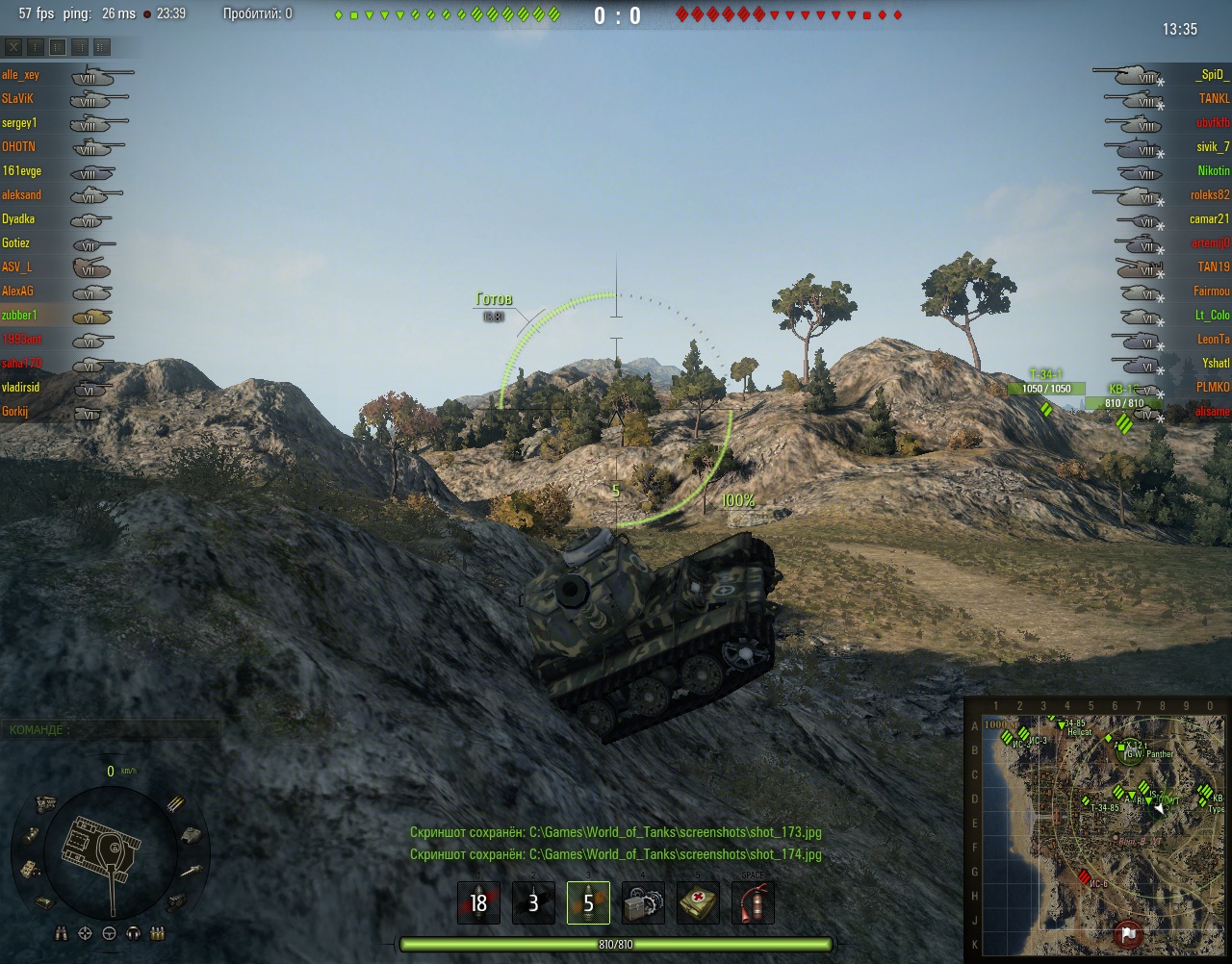Use the repair kit consumable
The height and width of the screenshot is (964, 1232).
(x=643, y=903)
